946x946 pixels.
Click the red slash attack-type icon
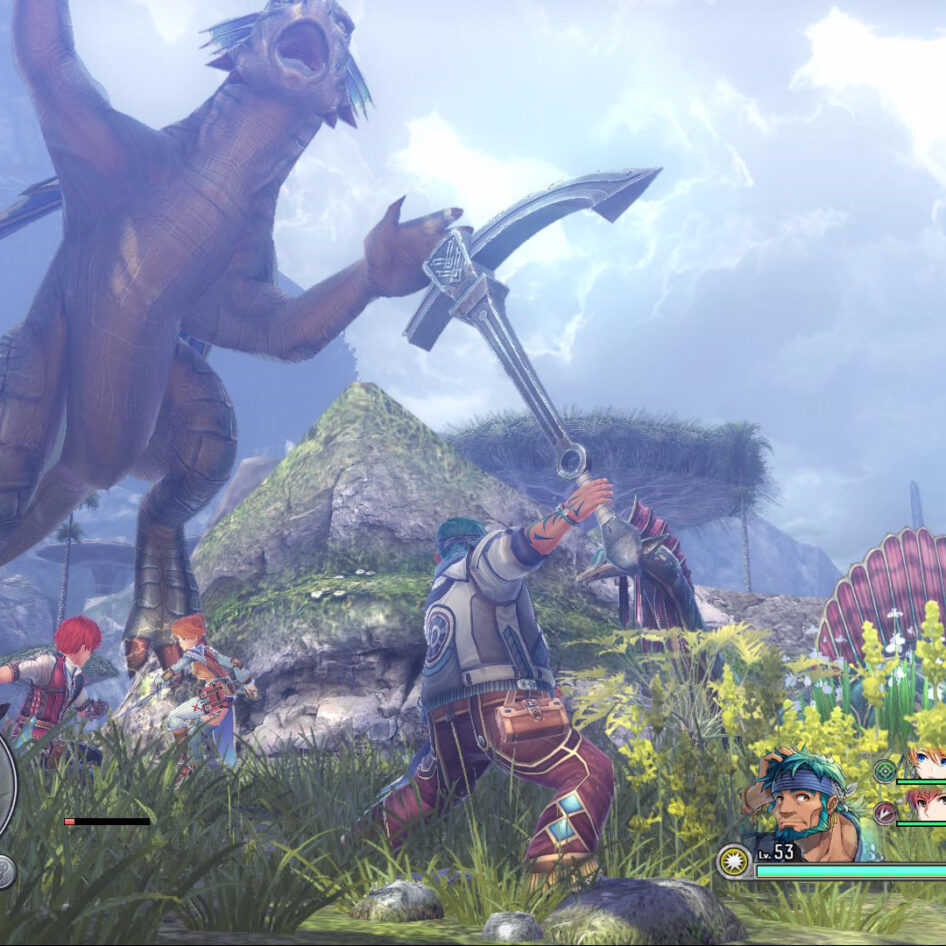click(885, 813)
